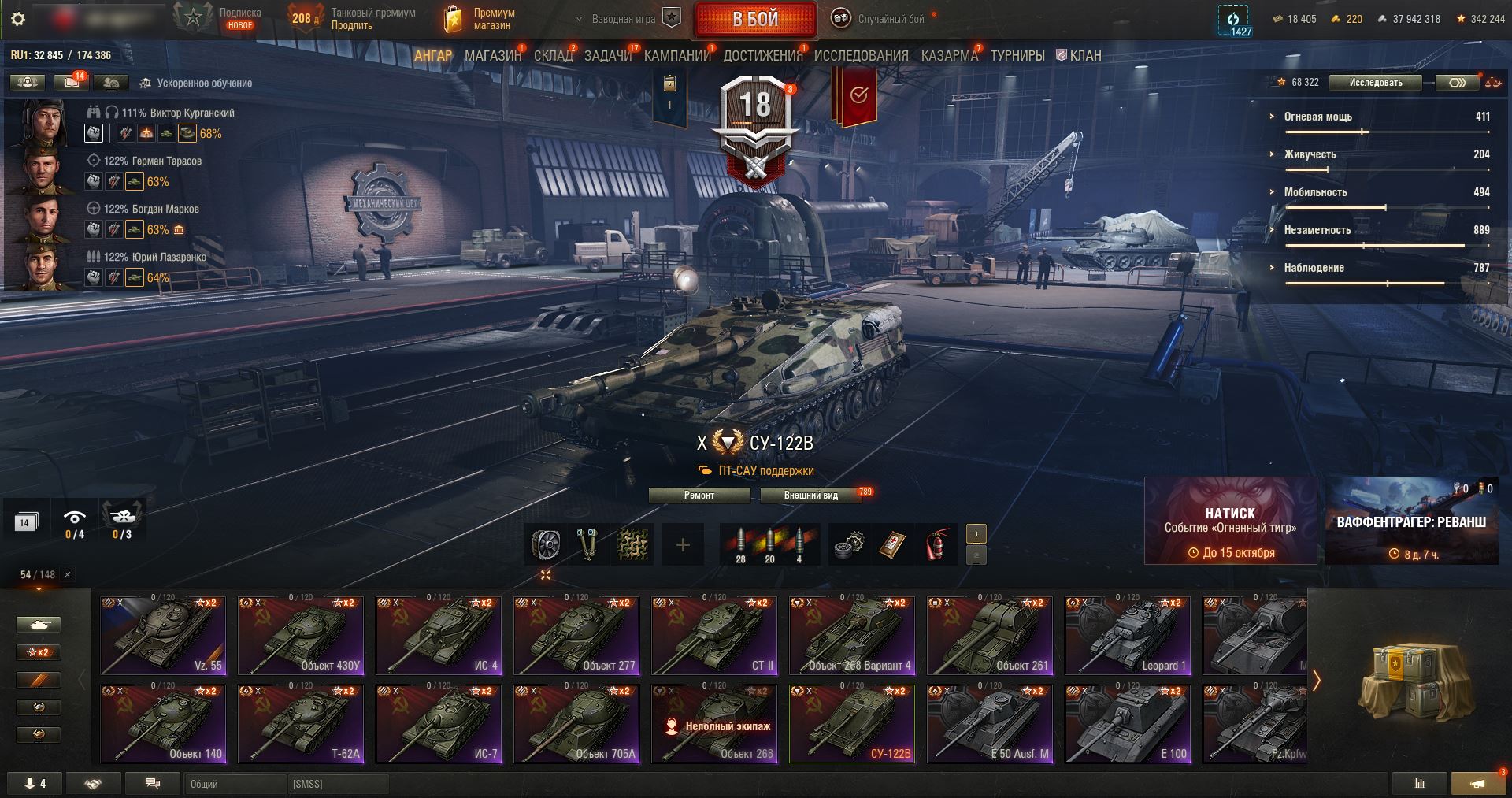
Task: Open Внешний вид customization
Action: (x=810, y=496)
